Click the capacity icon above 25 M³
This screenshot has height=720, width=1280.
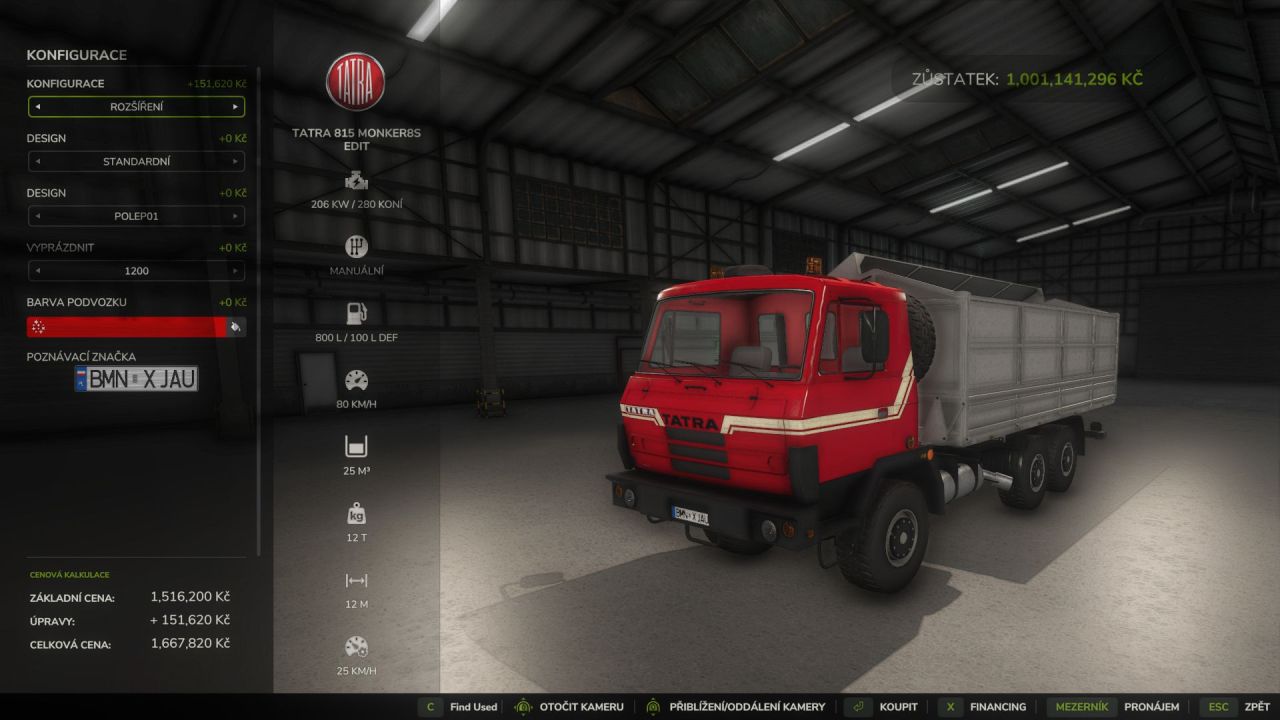point(356,446)
